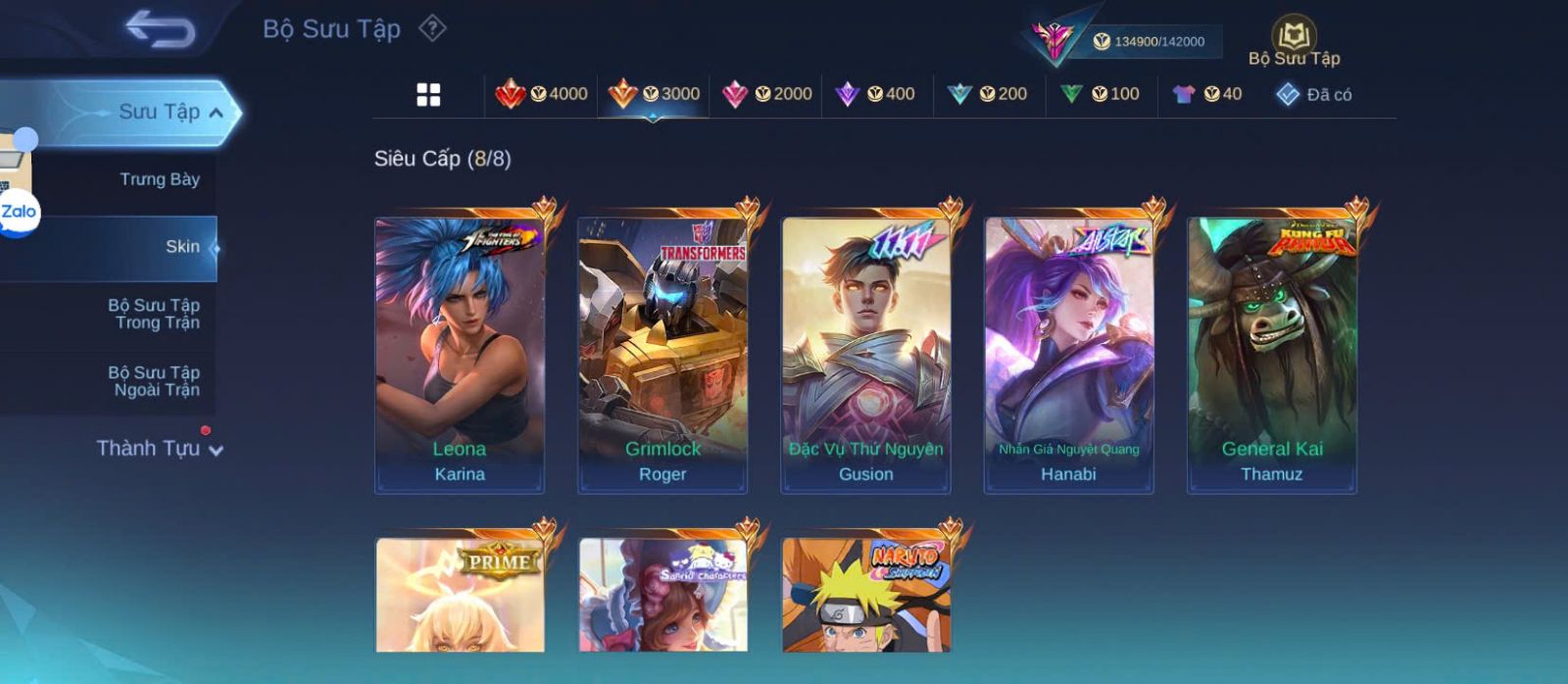The height and width of the screenshot is (684, 1568).
Task: Go back using the arrow button
Action: 160,29
